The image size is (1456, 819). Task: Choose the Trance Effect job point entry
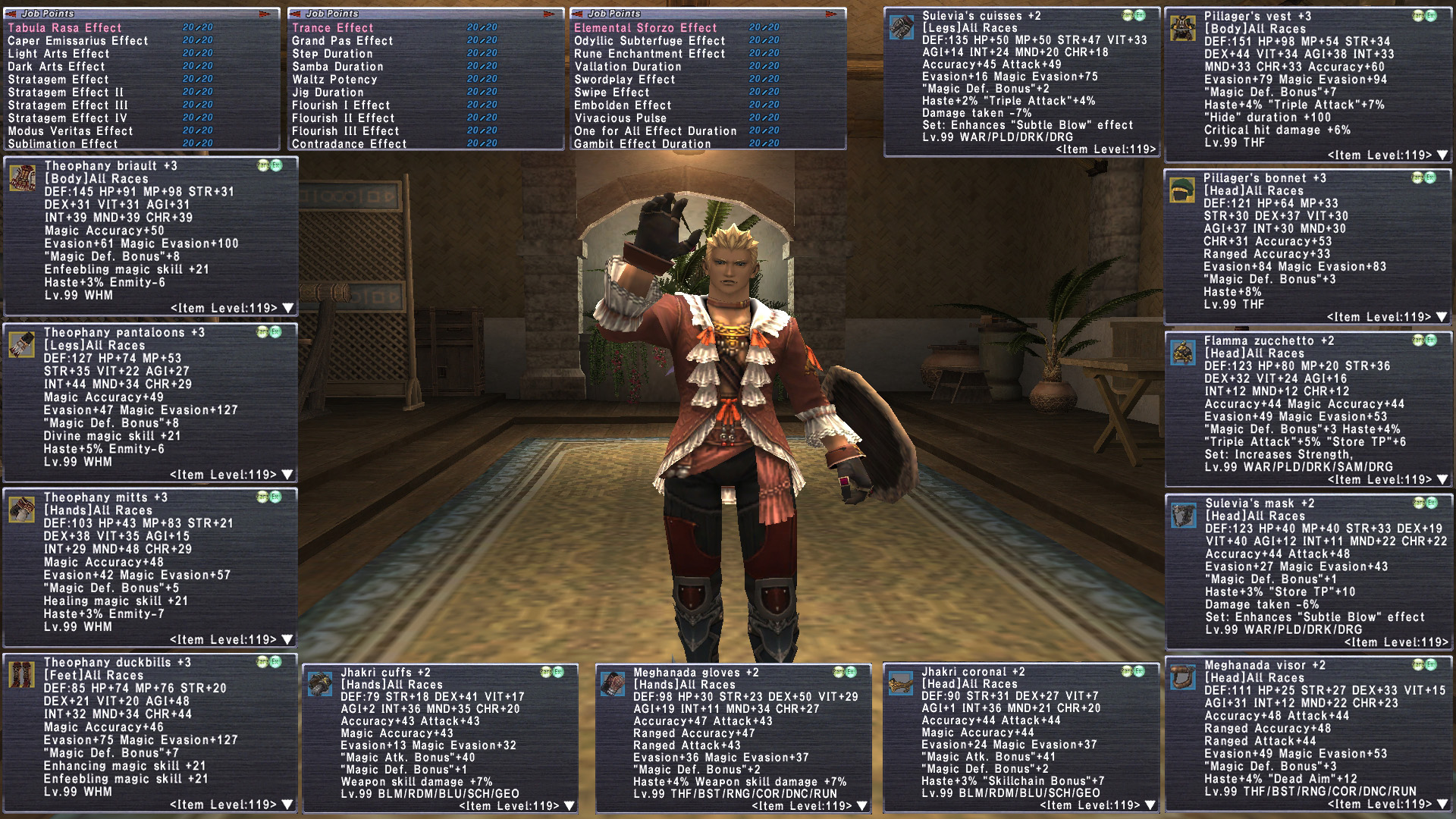click(332, 28)
